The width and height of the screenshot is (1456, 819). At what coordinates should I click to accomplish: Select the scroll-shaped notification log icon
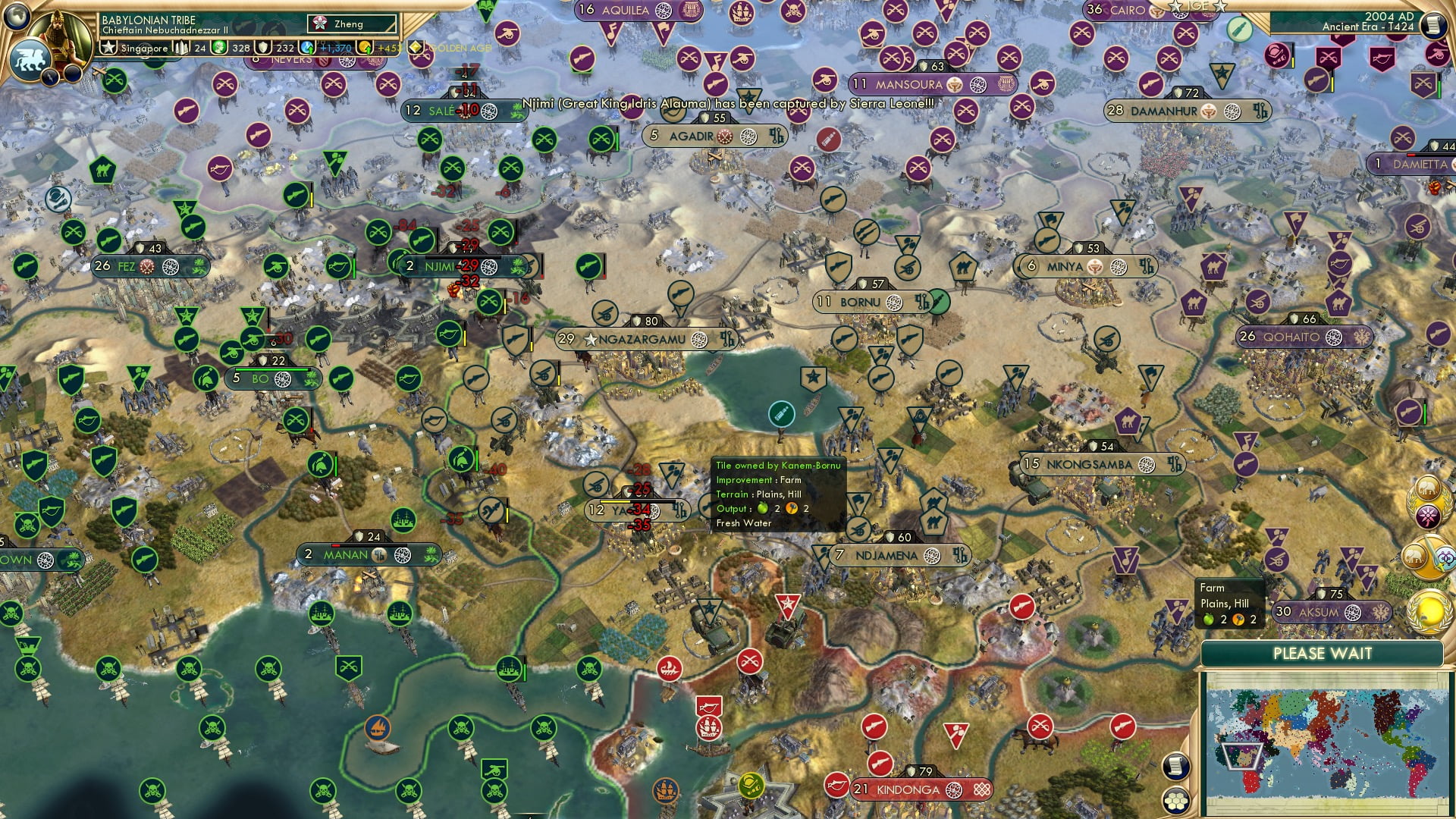tap(1175, 764)
